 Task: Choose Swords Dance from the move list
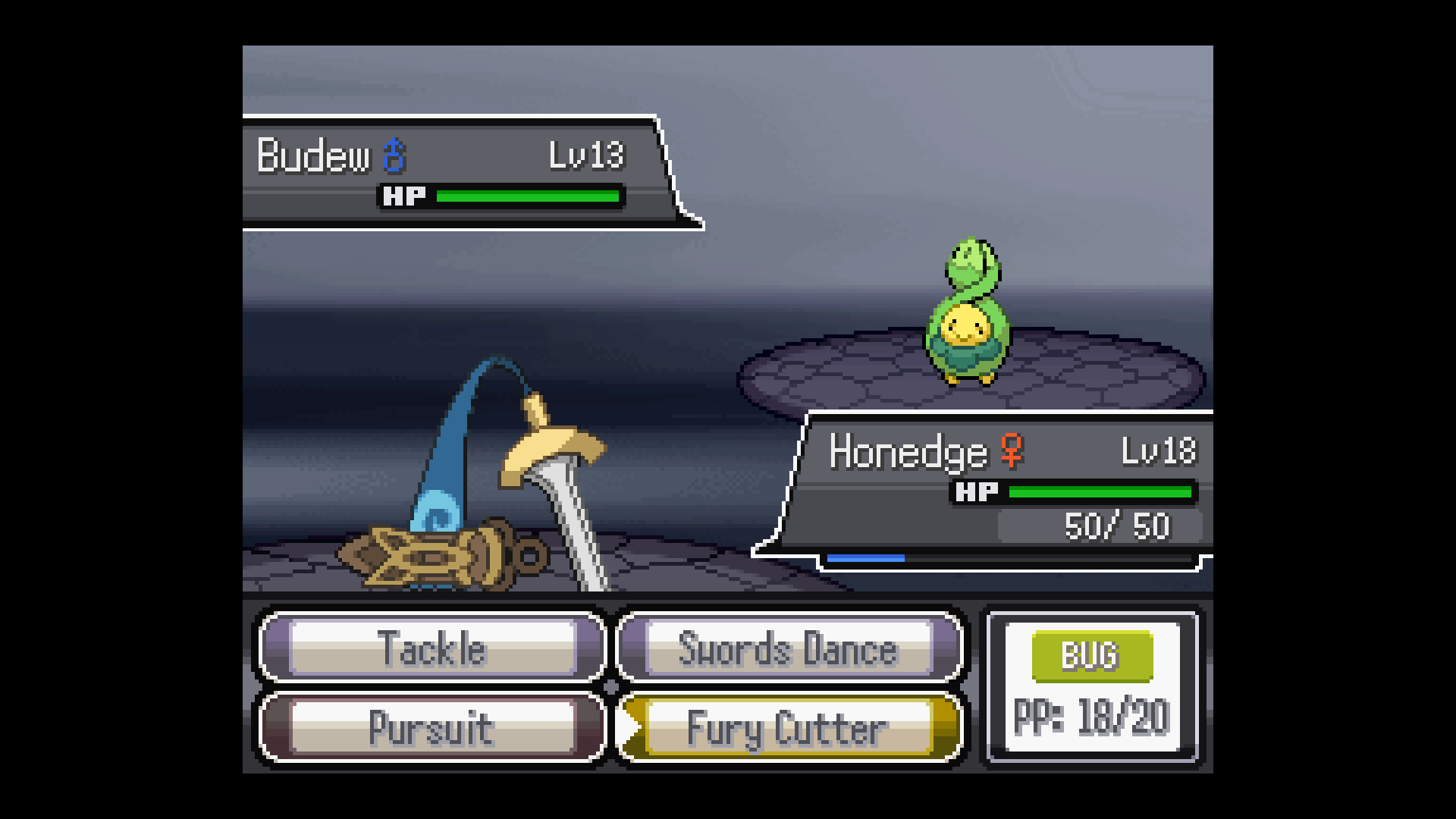click(x=789, y=648)
